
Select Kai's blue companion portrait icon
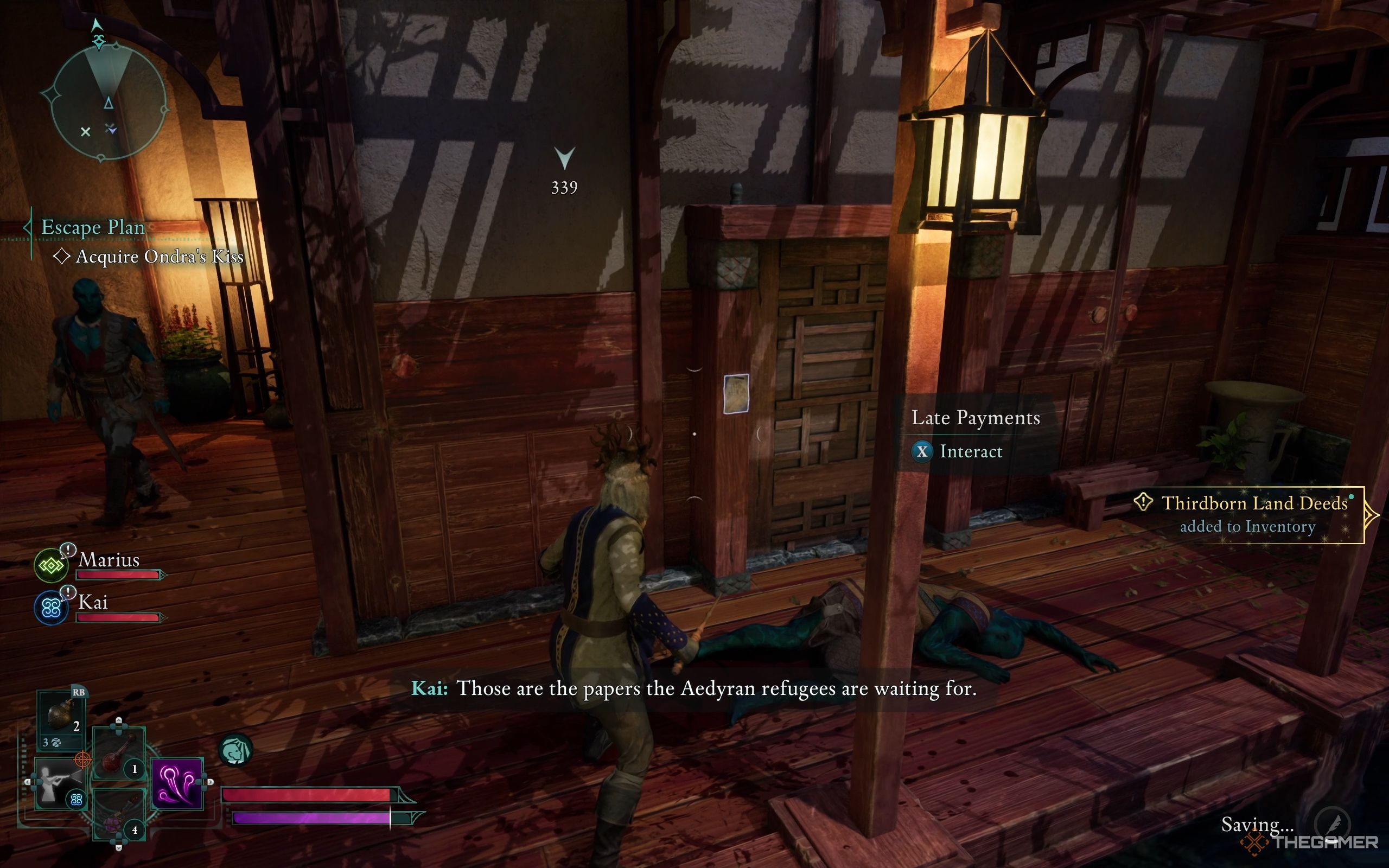click(x=51, y=608)
